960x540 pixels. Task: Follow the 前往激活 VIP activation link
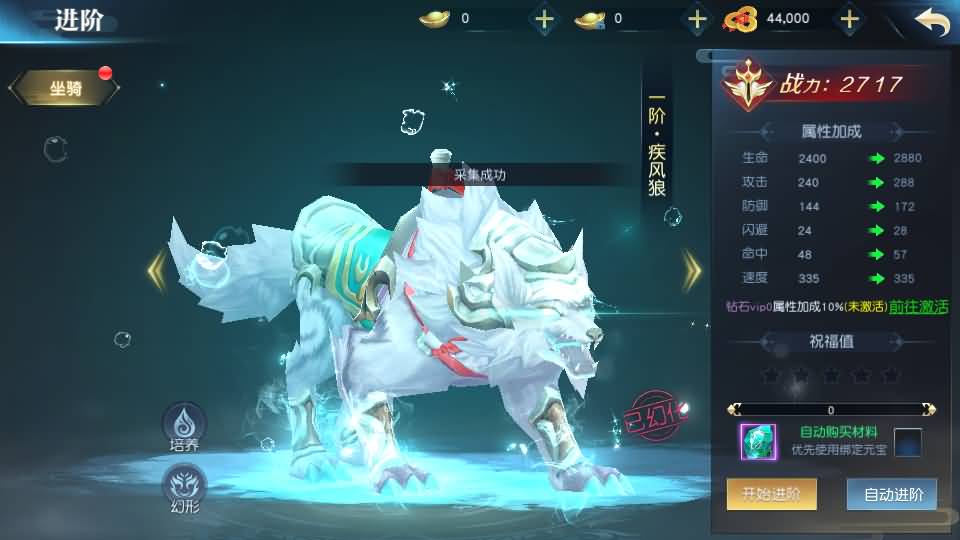918,307
